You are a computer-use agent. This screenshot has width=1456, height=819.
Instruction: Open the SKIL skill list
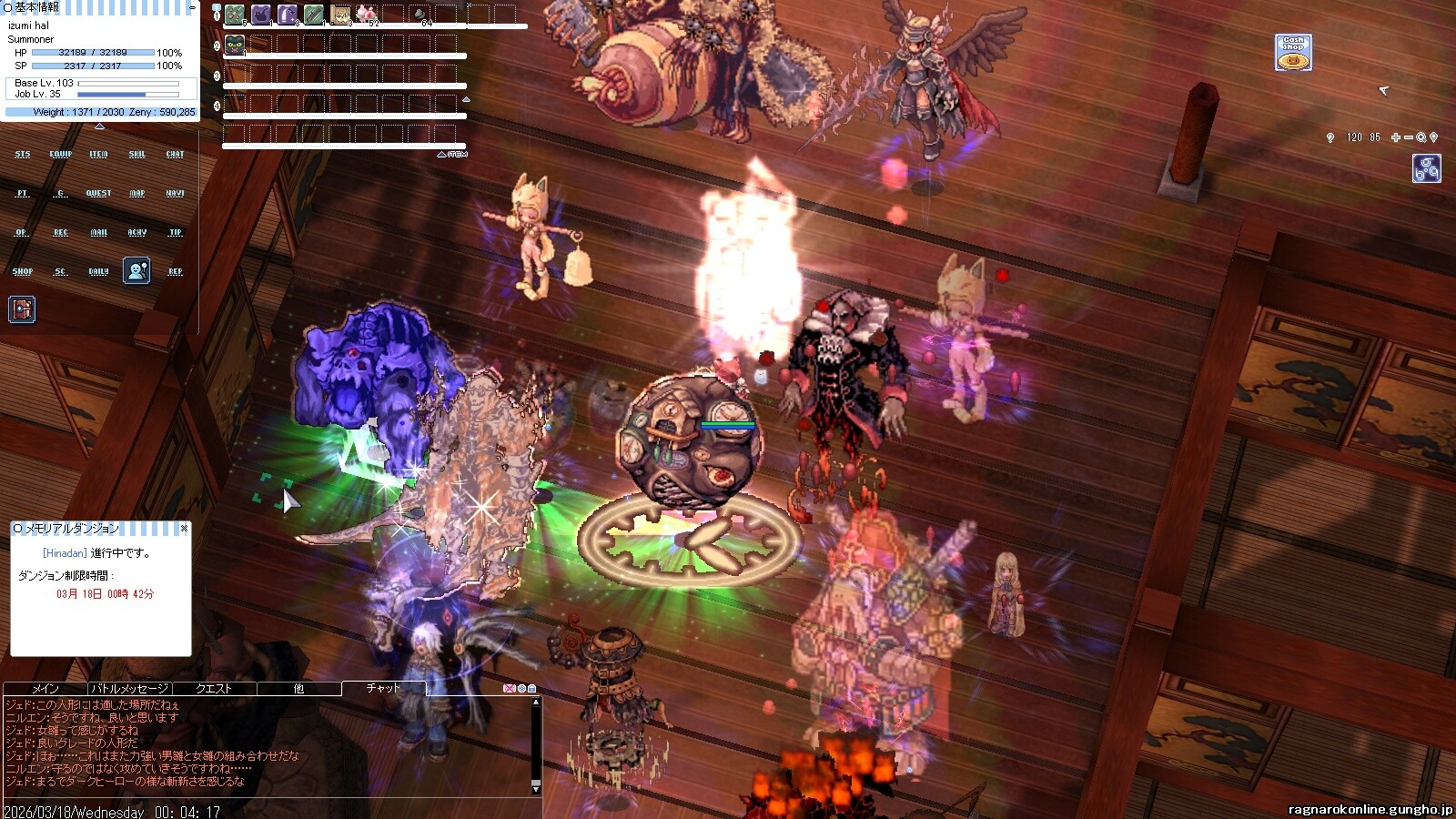136,155
